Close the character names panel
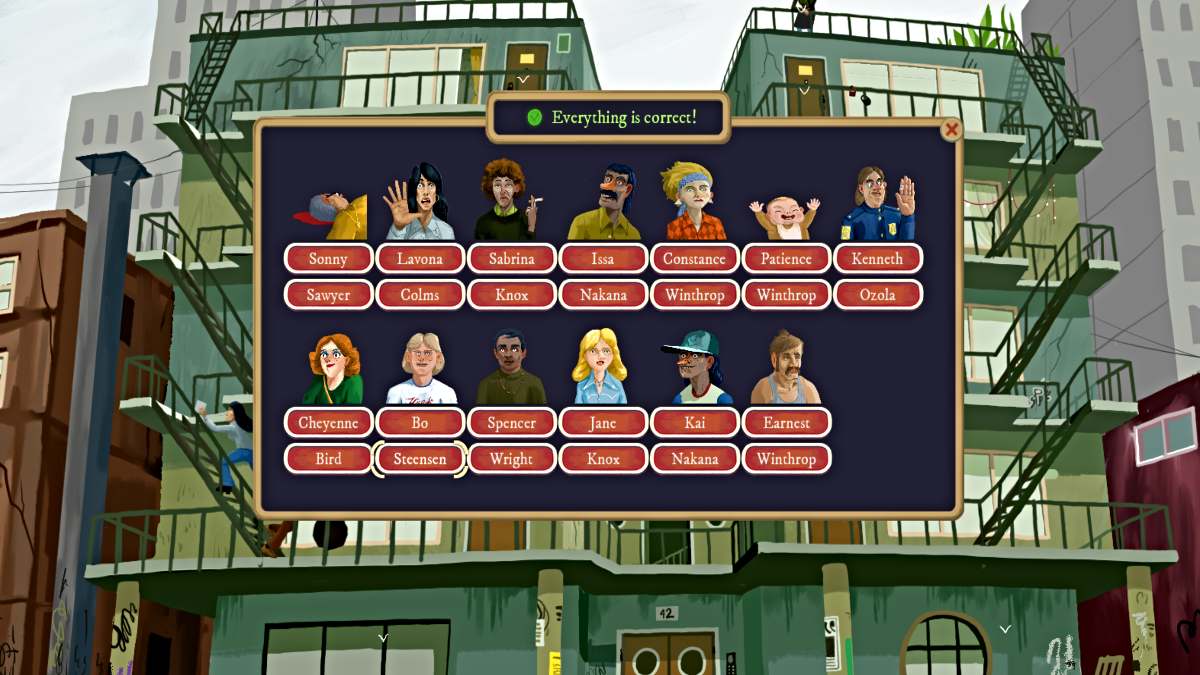Image resolution: width=1200 pixels, height=675 pixels. tap(951, 130)
